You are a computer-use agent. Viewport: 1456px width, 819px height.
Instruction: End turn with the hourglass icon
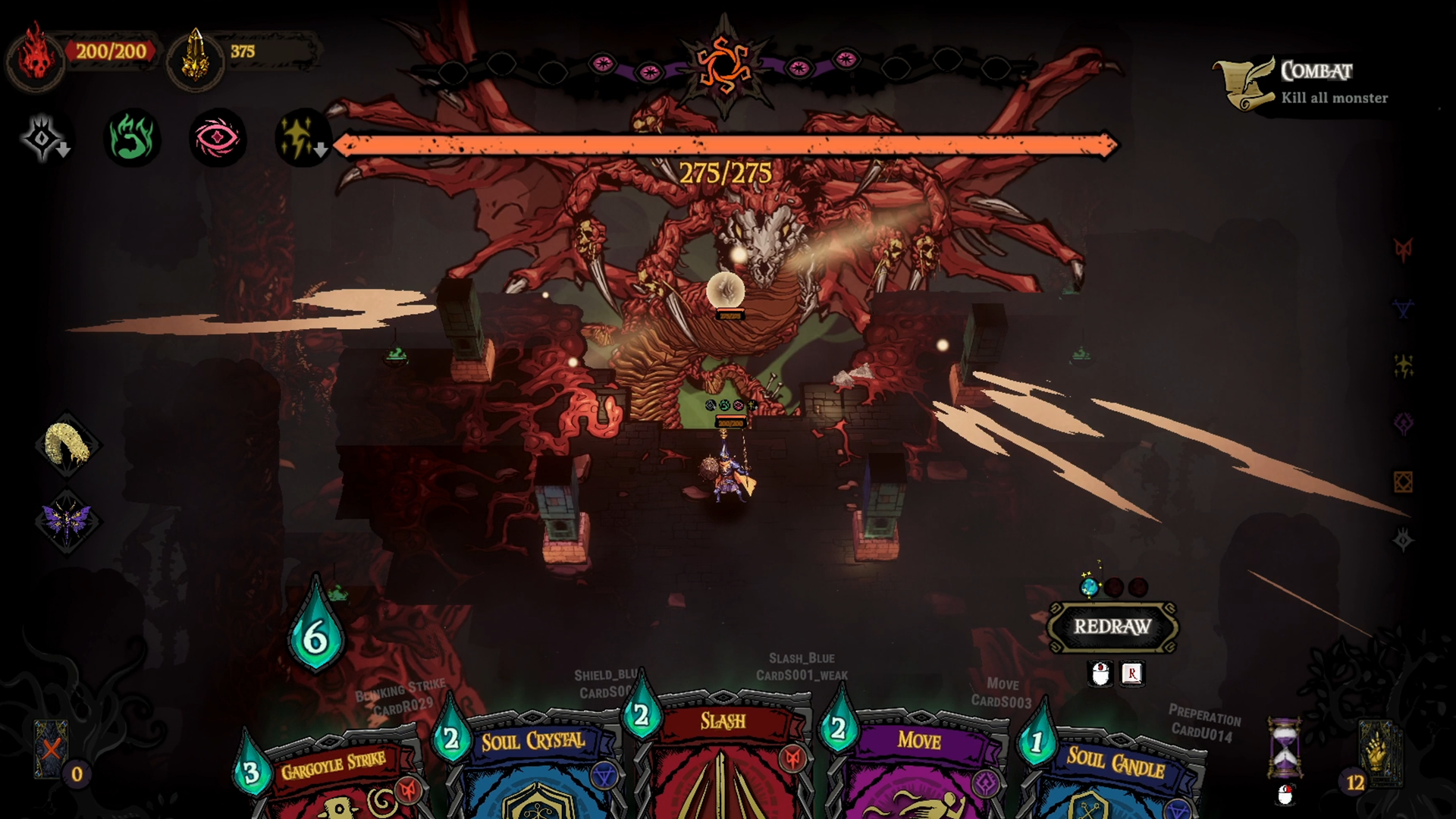point(1285,748)
